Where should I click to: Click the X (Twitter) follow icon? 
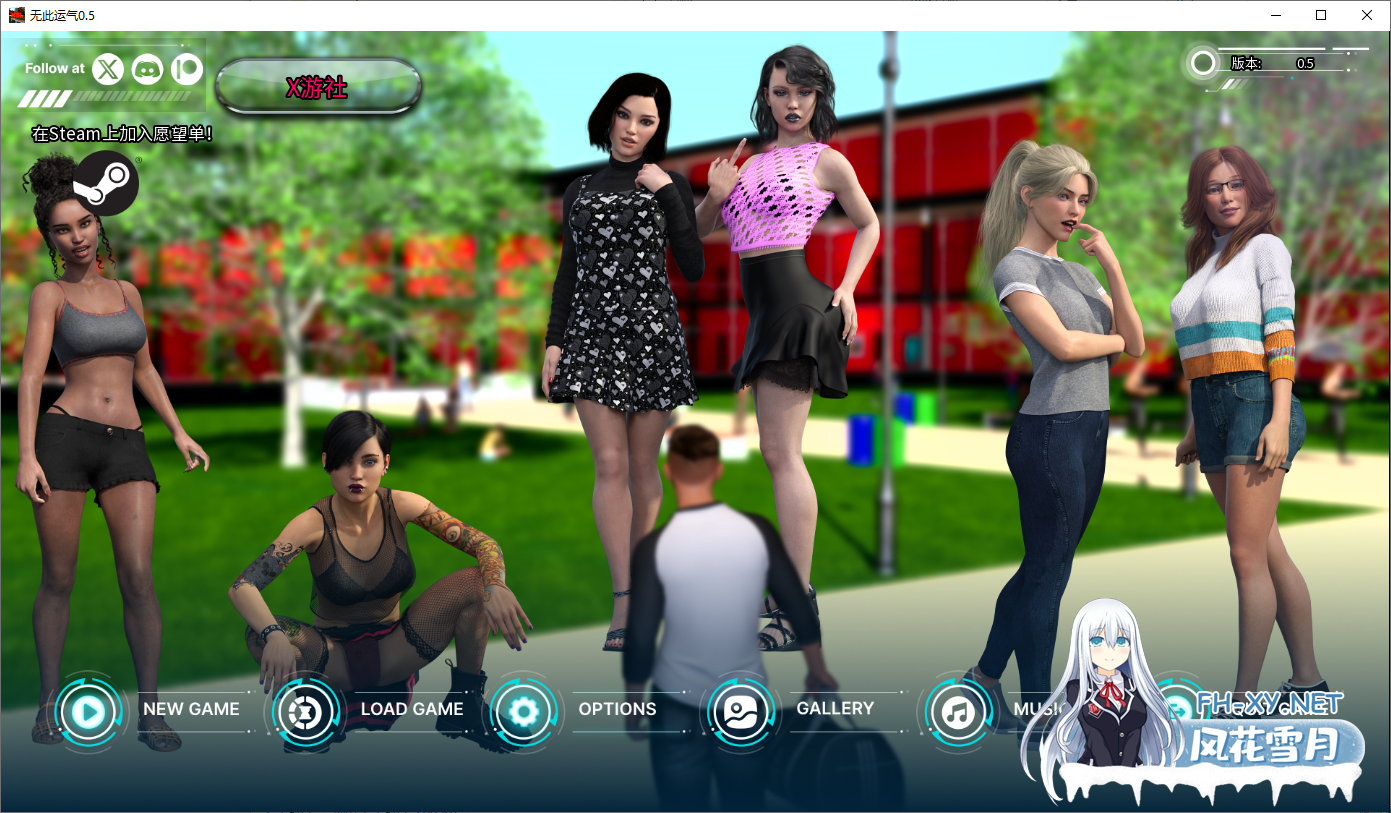[x=108, y=69]
